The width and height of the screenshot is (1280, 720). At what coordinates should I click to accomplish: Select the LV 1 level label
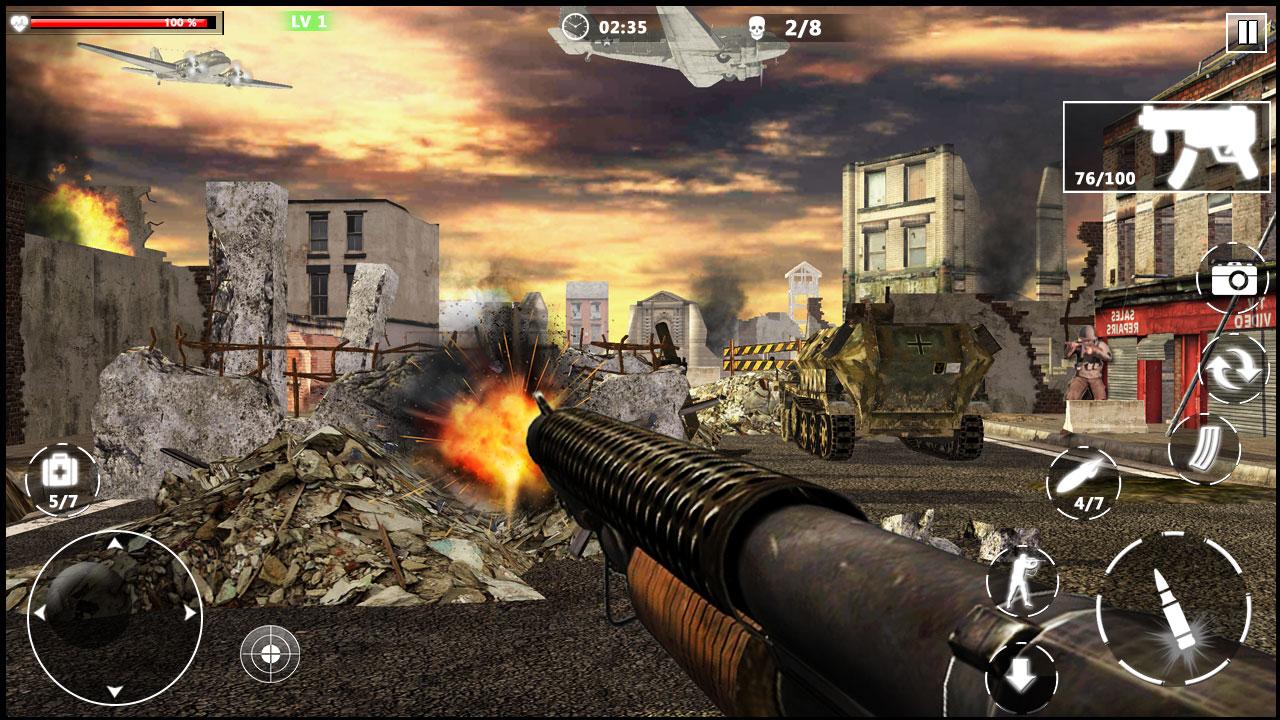pos(308,20)
